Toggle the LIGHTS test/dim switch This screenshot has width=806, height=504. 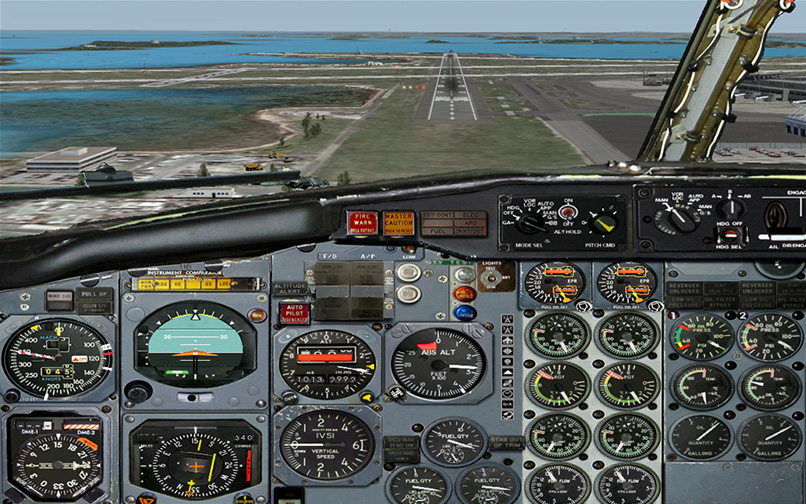pyautogui.click(x=491, y=278)
